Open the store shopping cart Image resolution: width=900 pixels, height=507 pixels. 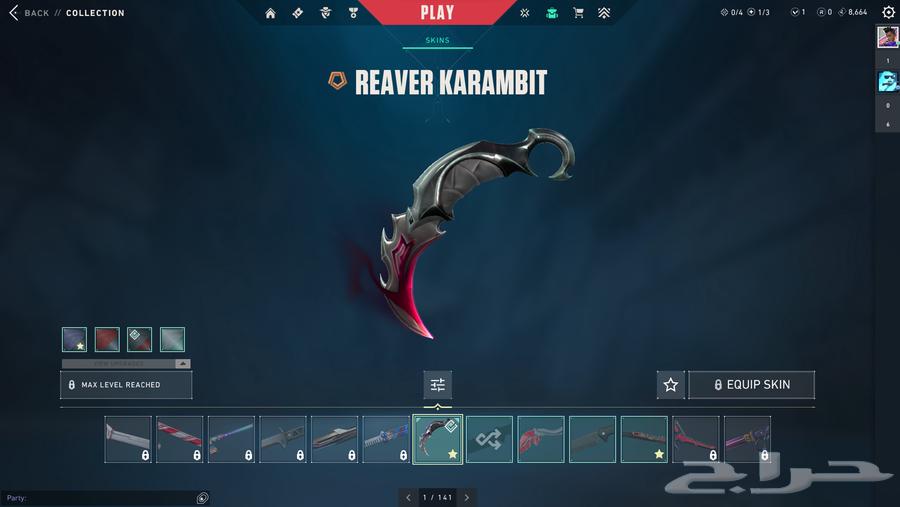[578, 13]
